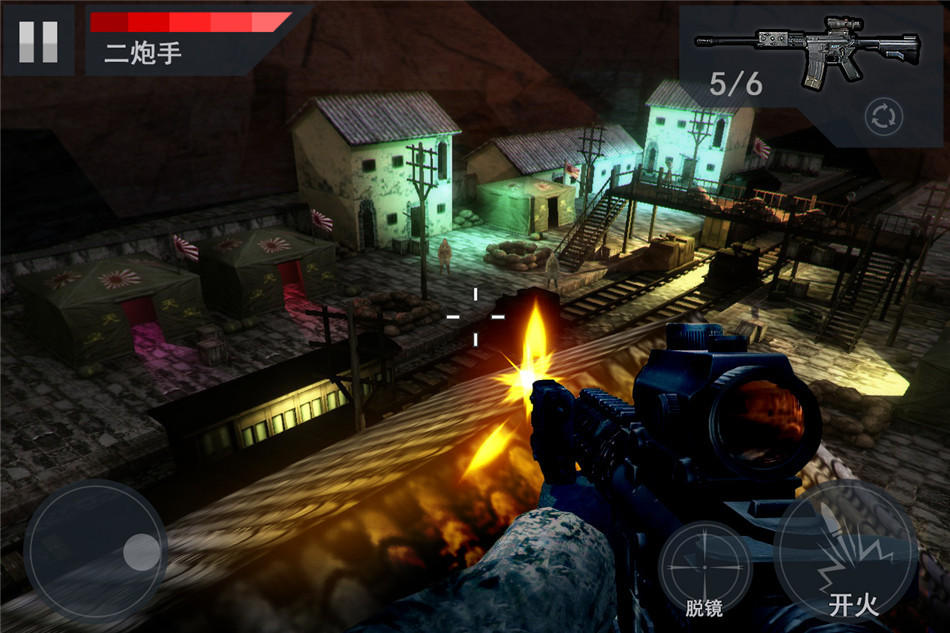Switch weapon with the circular arrows icon
This screenshot has height=633, width=950.
(884, 117)
